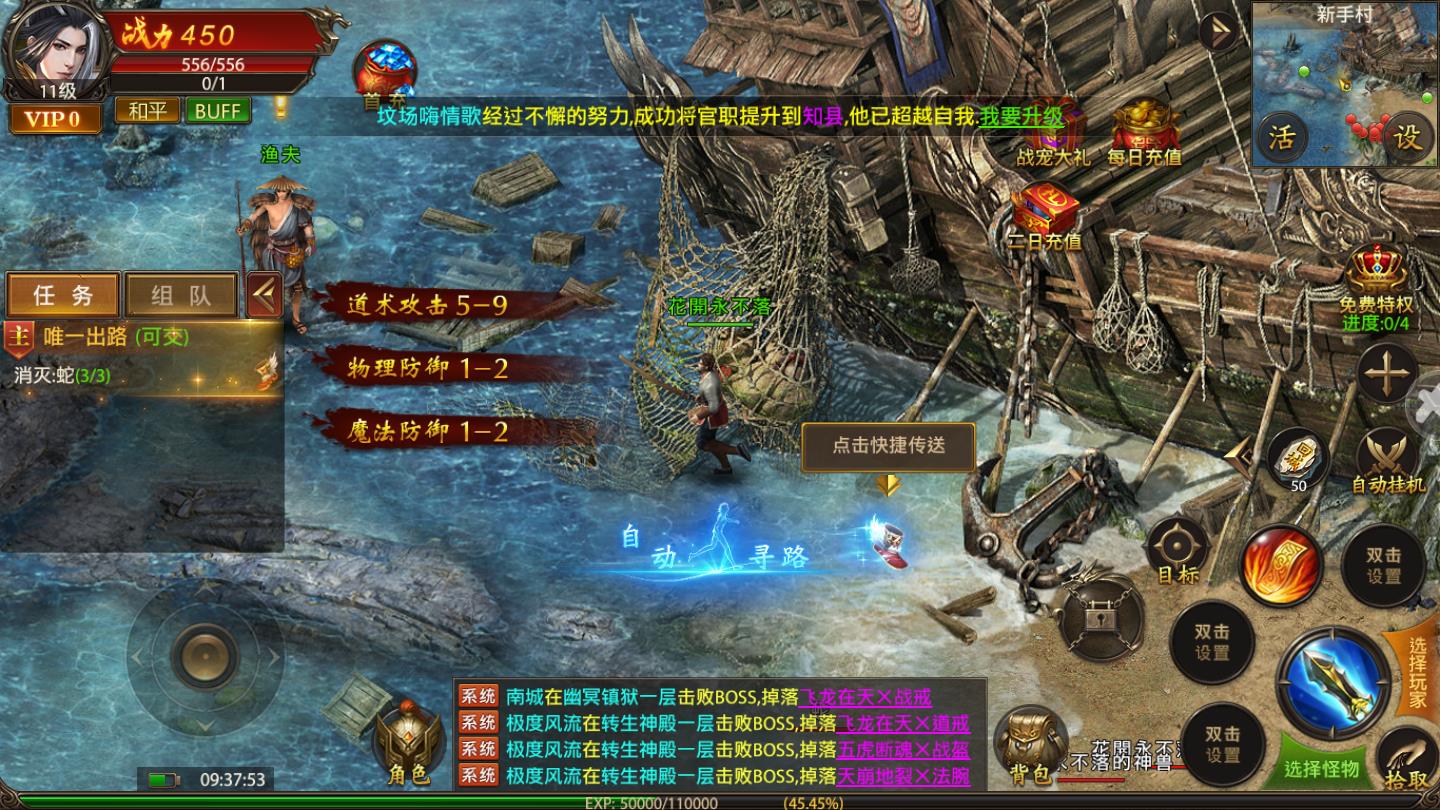This screenshot has height=810, width=1440.
Task: Click the 我要升级 link in the announcement
Action: point(1021,116)
